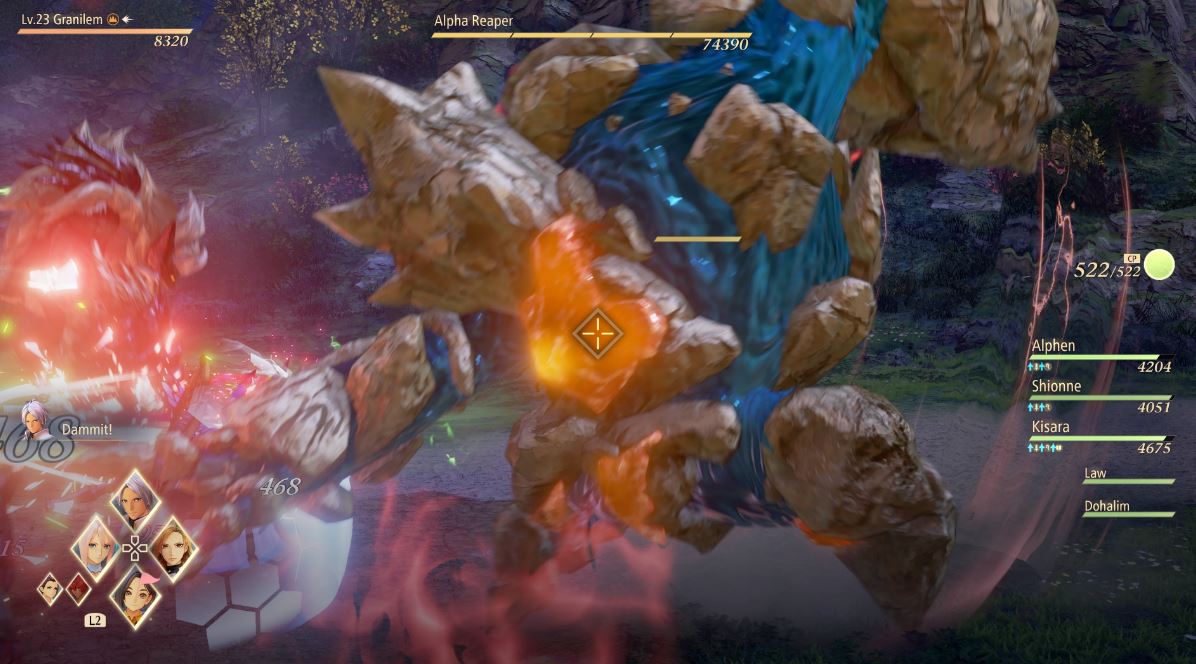Select Kisara's boost attack portrait
This screenshot has height=664, width=1196.
click(x=171, y=546)
